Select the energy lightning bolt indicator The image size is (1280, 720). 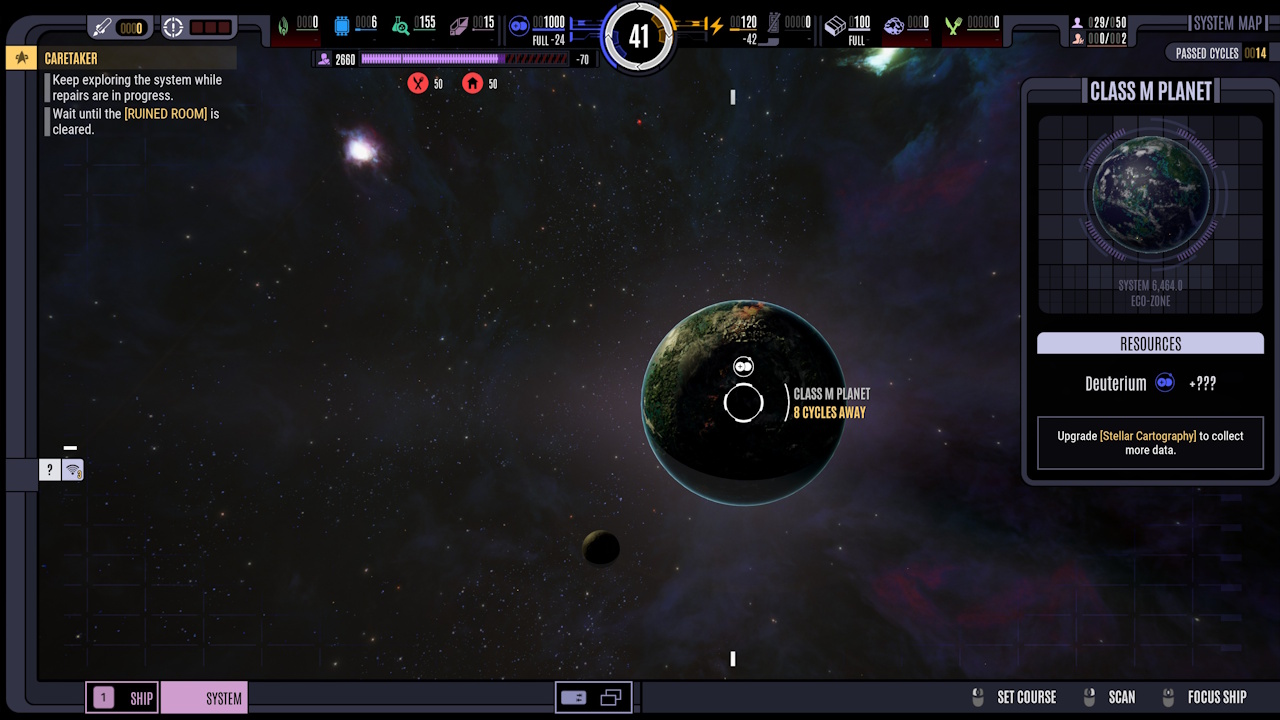pos(716,25)
